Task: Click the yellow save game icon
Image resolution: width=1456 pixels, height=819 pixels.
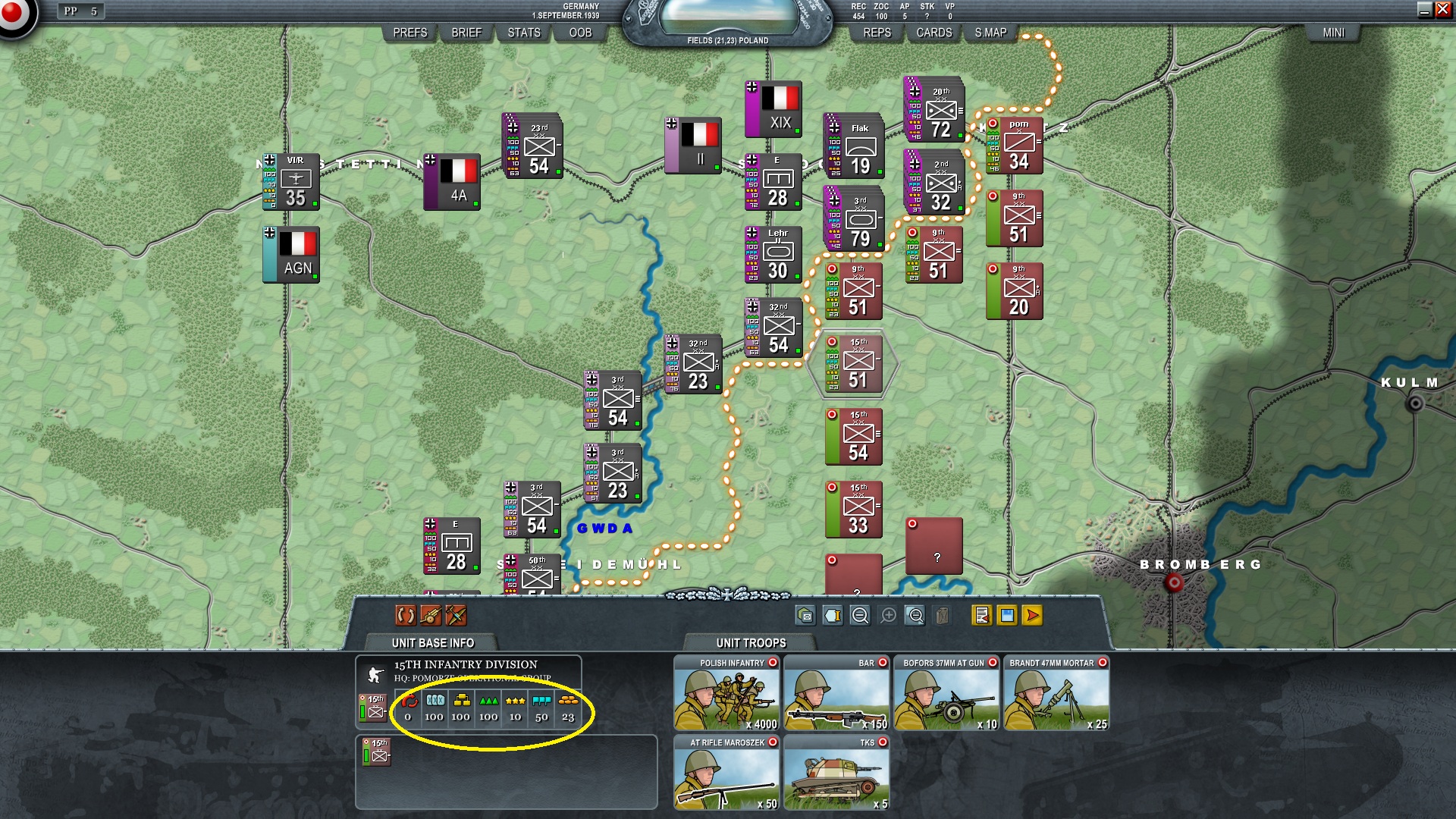Action: click(1006, 617)
